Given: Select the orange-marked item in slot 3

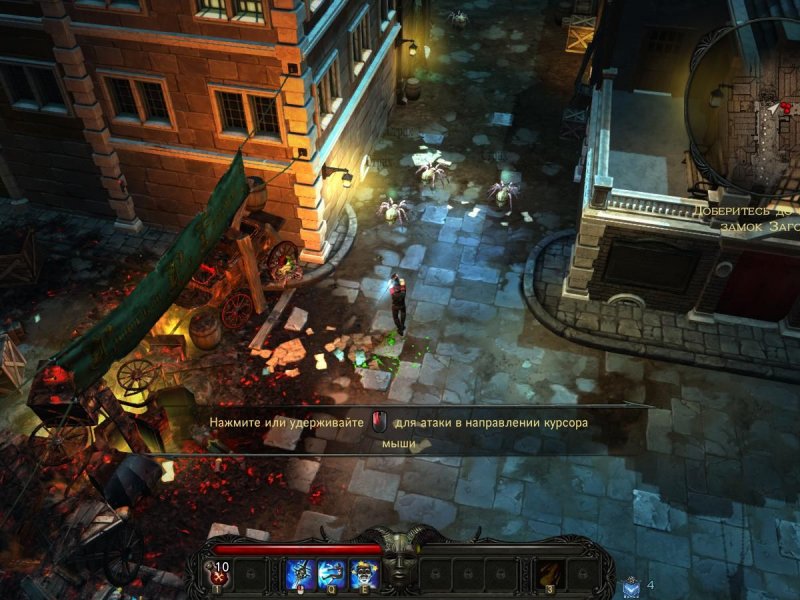Looking at the screenshot, I should [x=550, y=573].
